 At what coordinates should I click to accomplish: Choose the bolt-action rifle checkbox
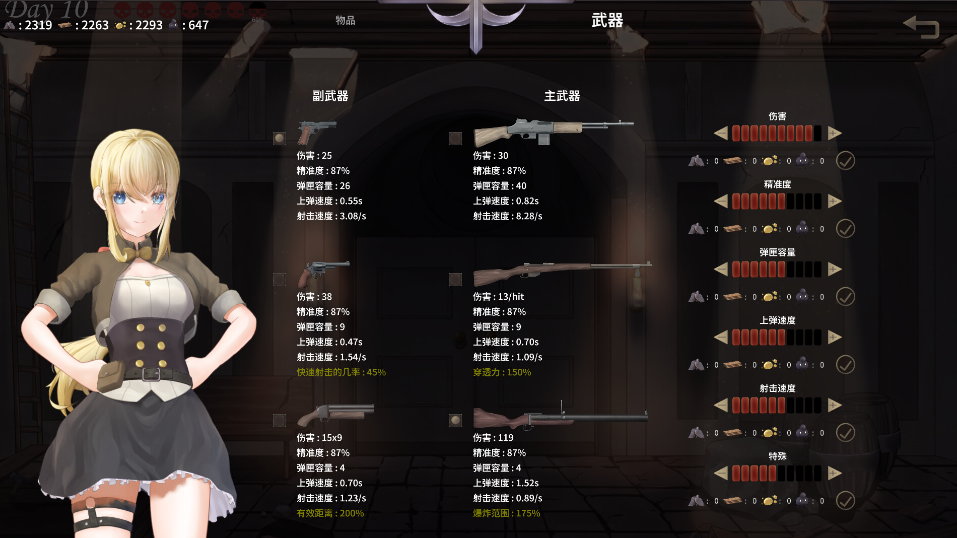click(455, 279)
